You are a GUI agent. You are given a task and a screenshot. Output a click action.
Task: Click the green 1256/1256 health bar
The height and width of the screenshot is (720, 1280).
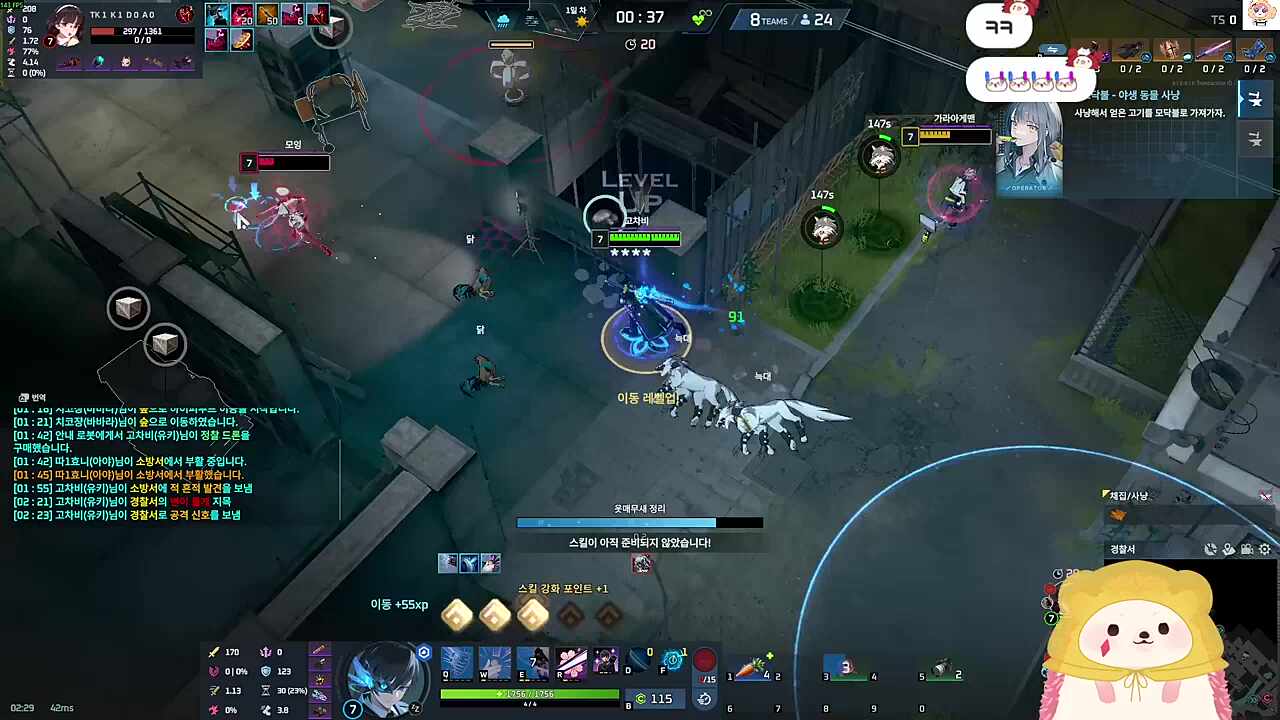528,691
